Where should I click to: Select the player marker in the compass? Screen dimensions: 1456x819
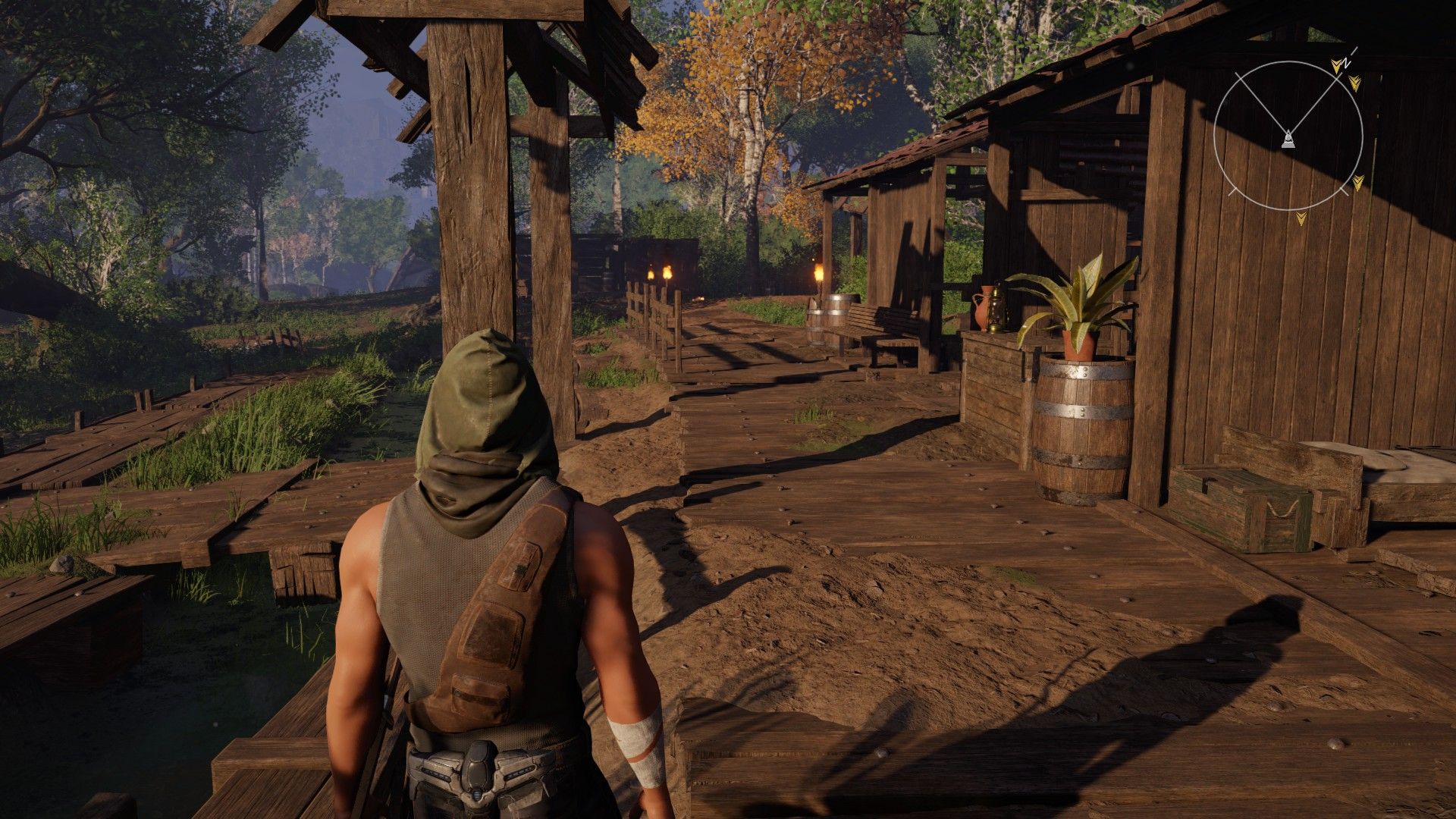click(1288, 140)
